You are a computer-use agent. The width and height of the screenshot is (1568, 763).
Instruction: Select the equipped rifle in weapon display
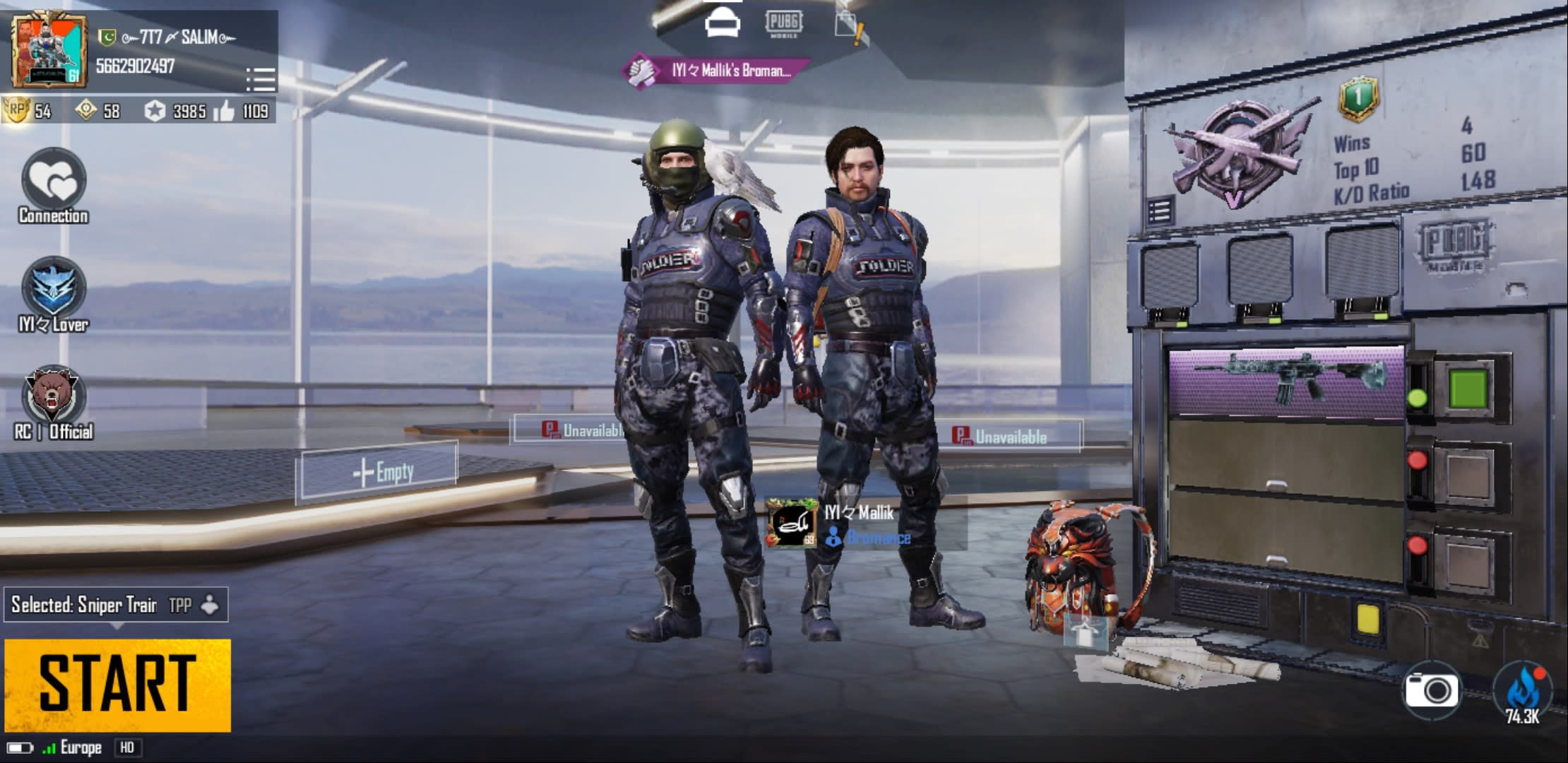click(x=1285, y=381)
